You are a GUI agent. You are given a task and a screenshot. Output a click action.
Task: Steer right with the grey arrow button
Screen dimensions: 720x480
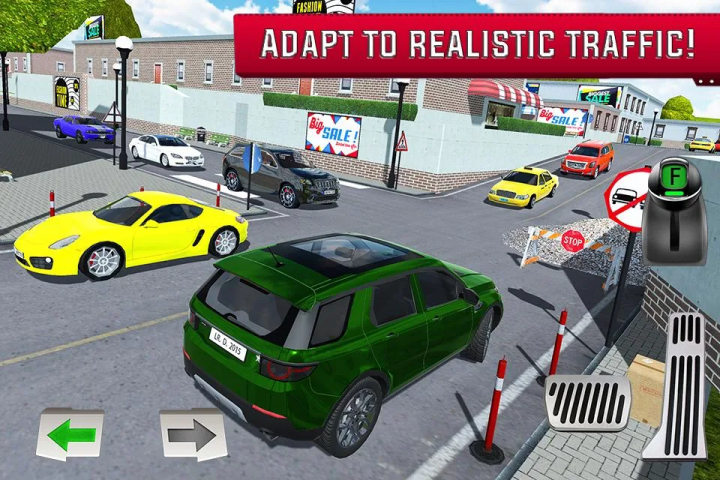pos(192,434)
